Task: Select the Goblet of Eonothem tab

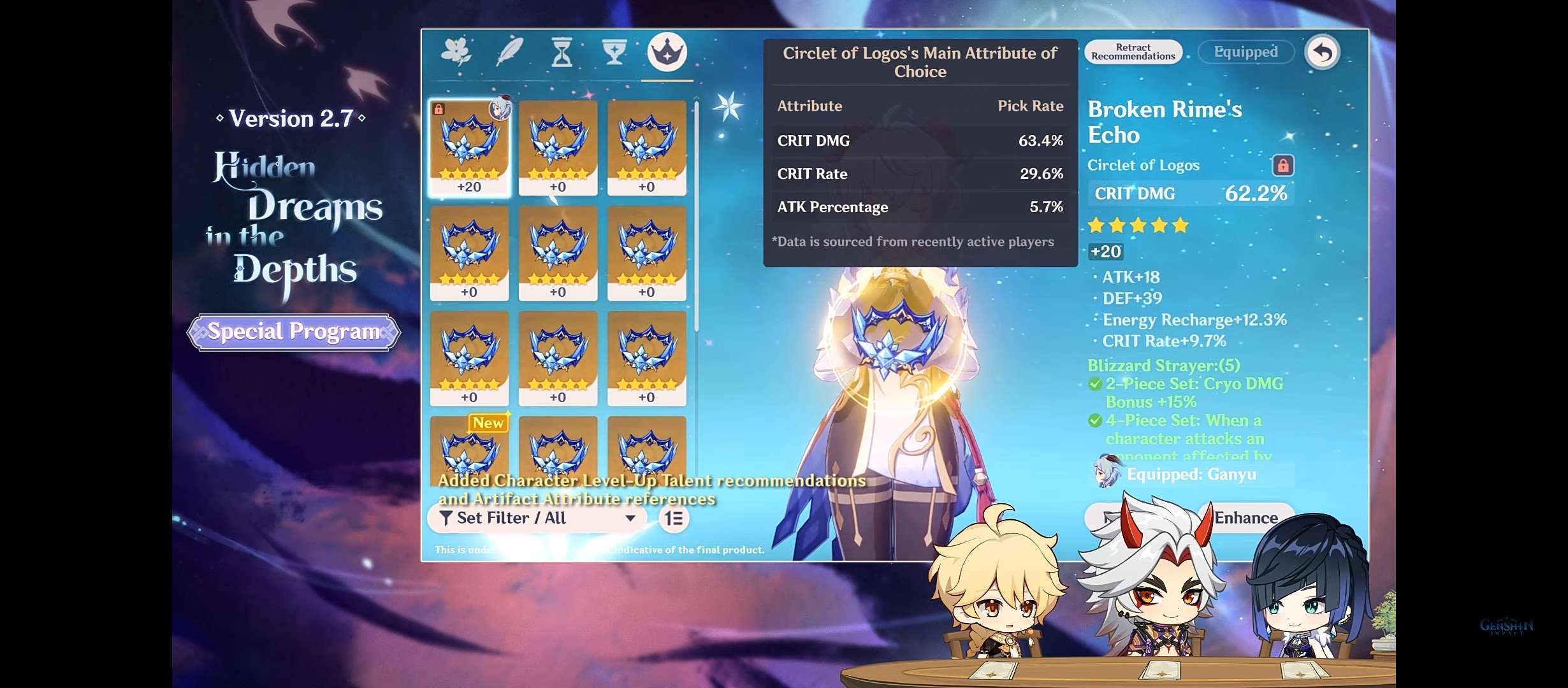Action: (614, 52)
